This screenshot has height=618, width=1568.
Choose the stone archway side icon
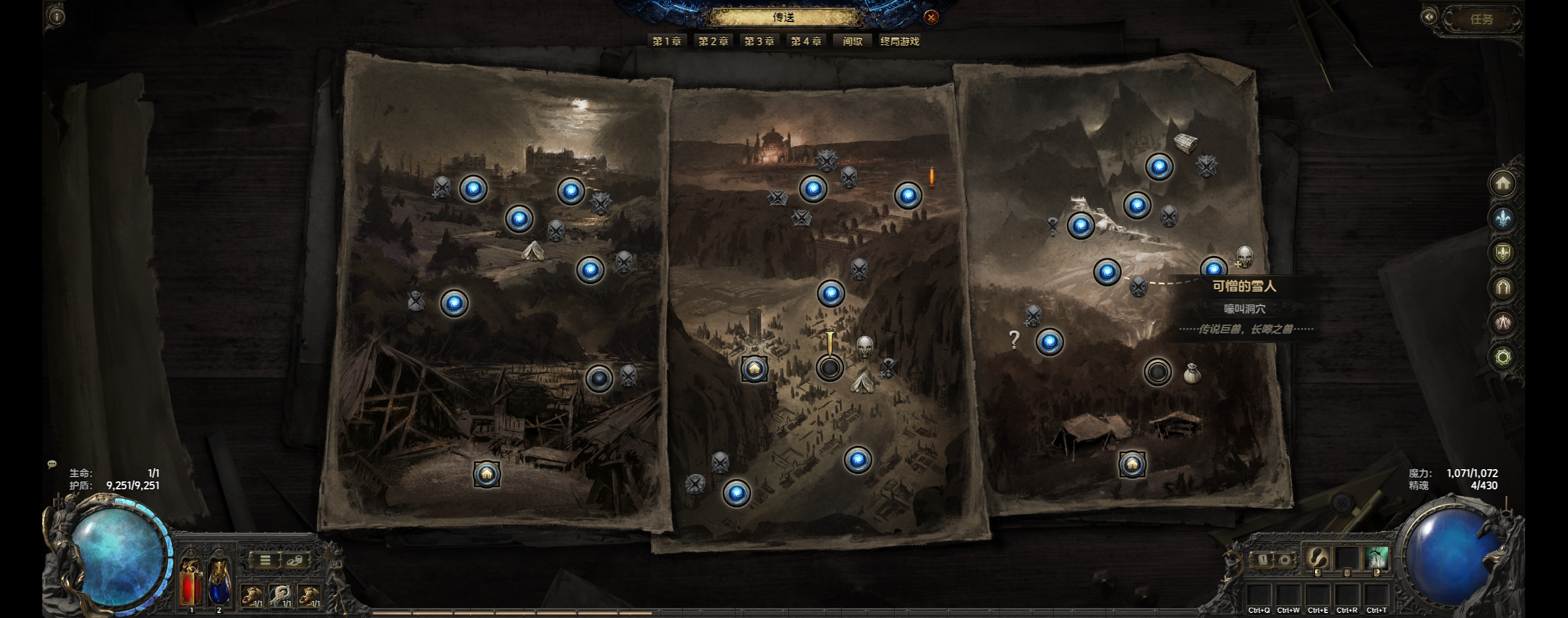1502,287
